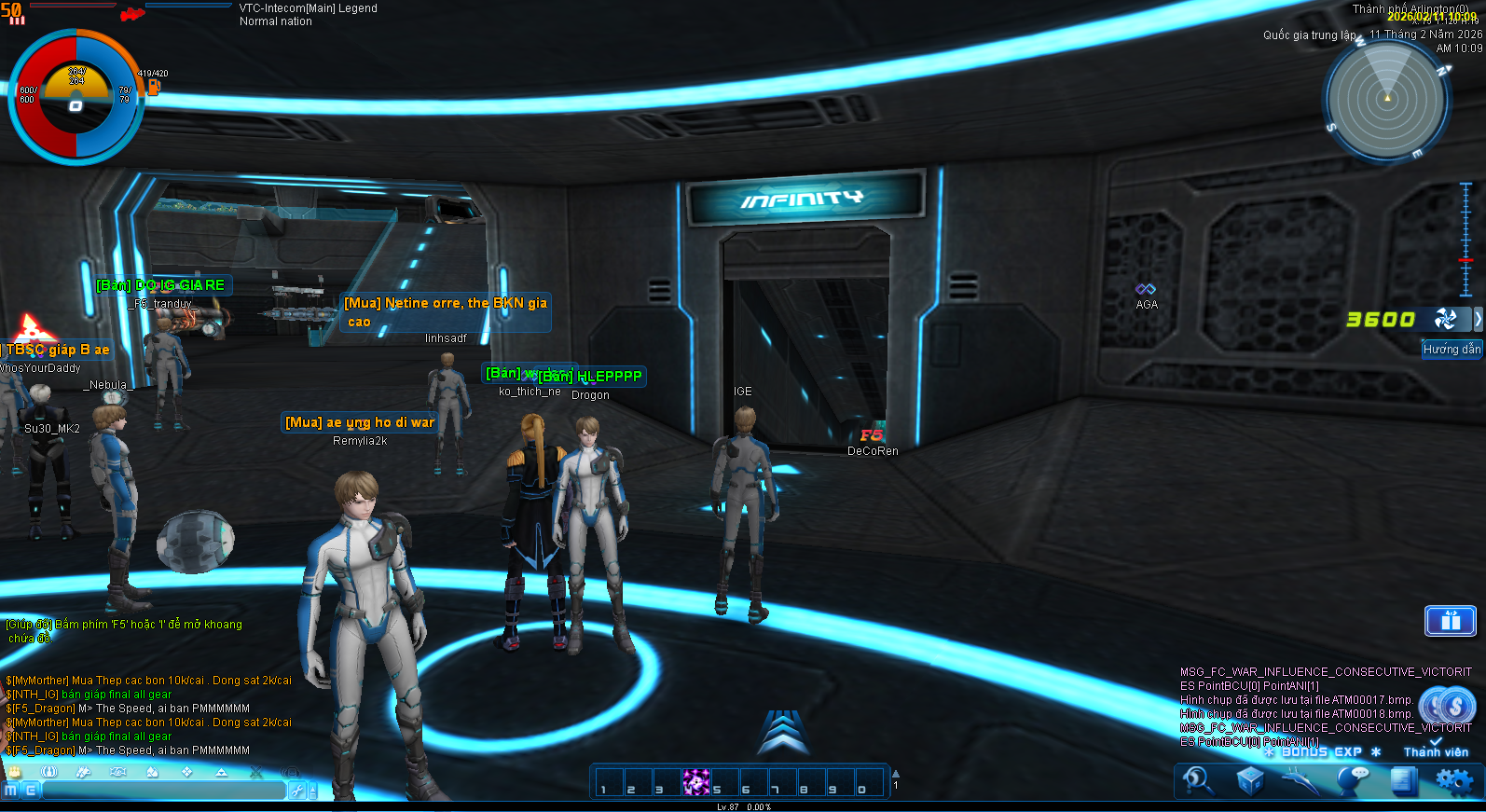Screen dimensions: 1486x812
Task: Select the crossed swords chat channel
Action: coord(256,772)
